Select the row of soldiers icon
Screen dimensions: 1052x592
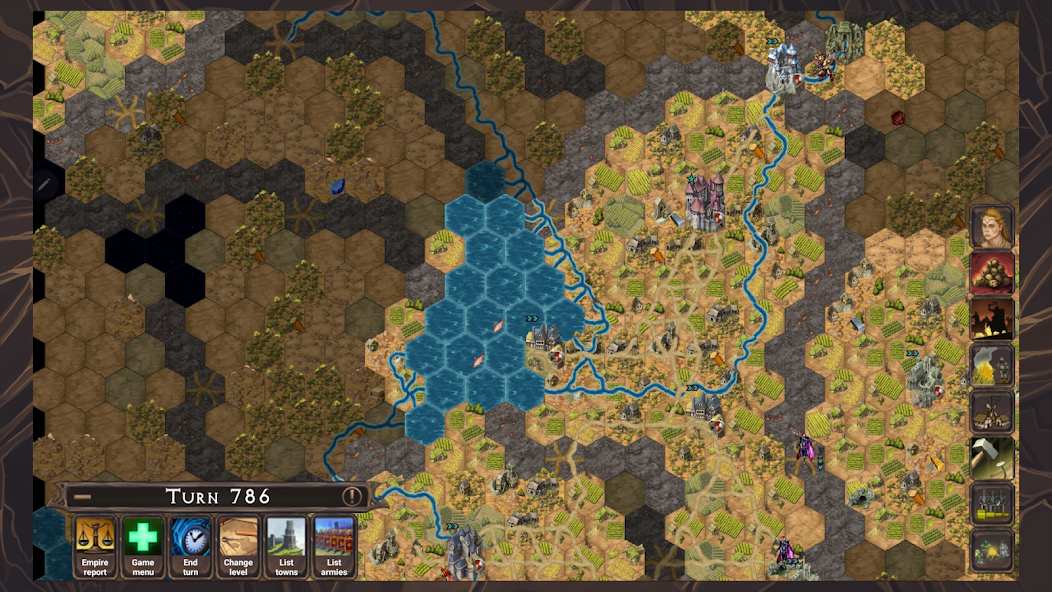(x=992, y=504)
